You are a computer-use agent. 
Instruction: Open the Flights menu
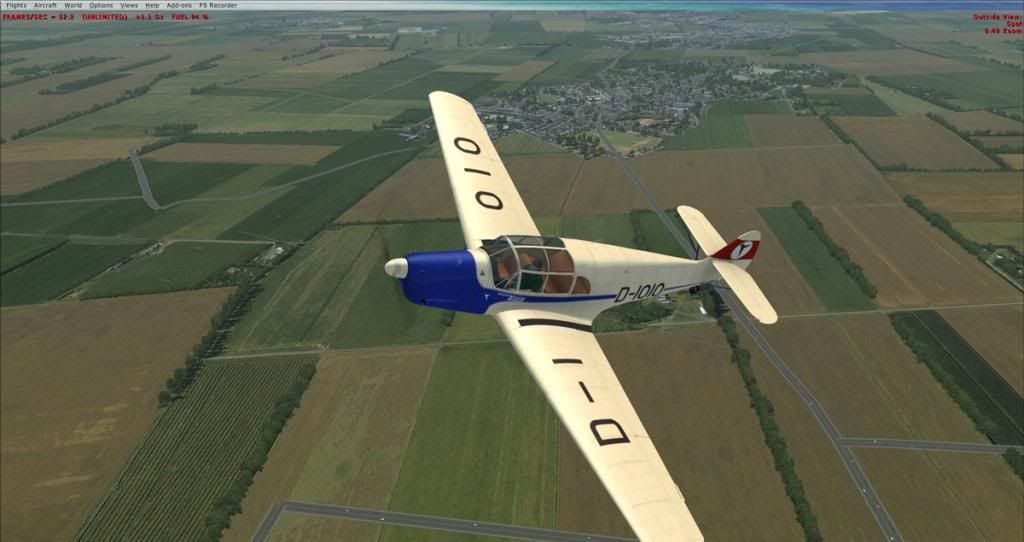click(16, 5)
